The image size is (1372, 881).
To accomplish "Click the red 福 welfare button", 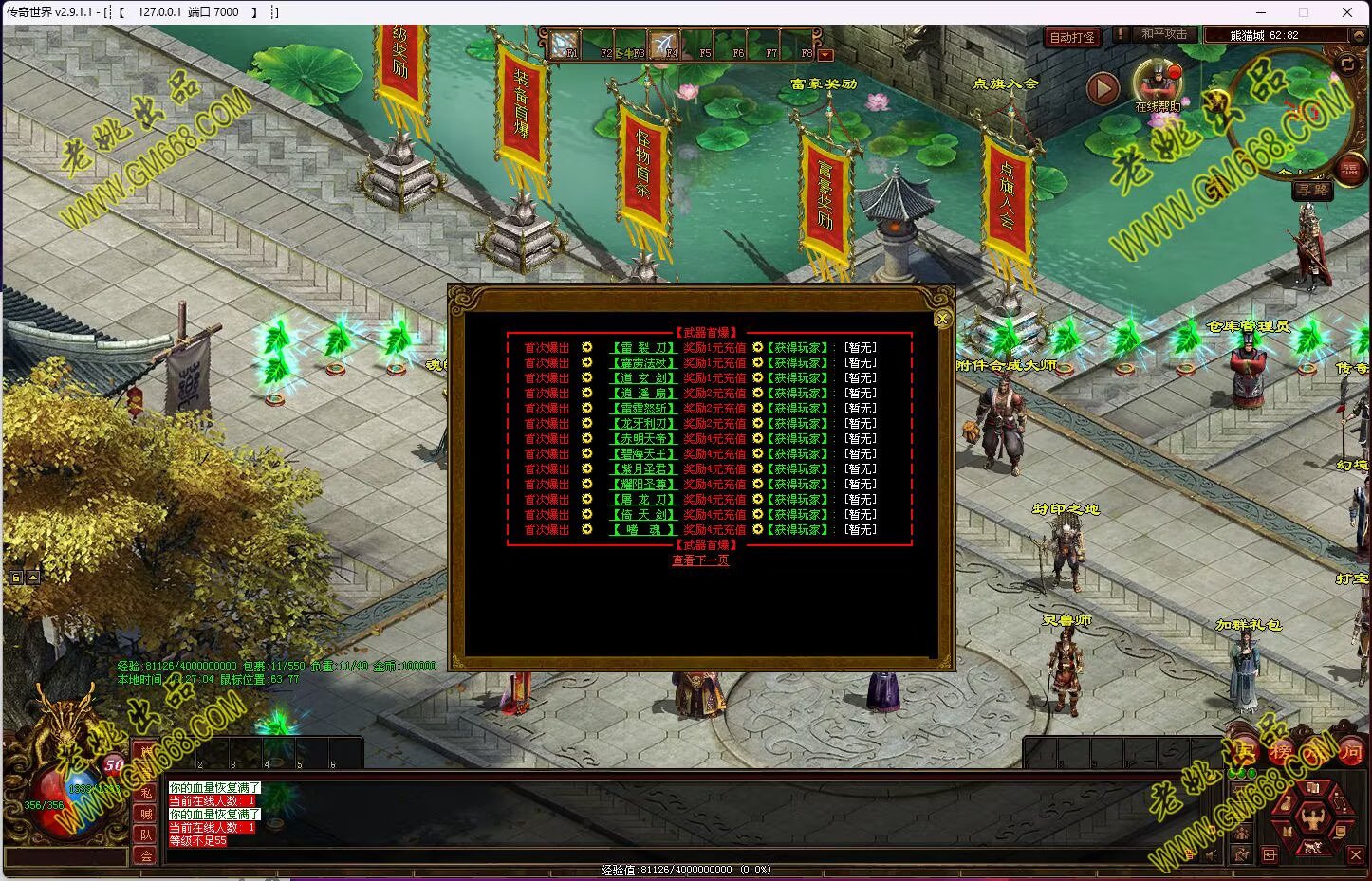I will pos(1350,170).
